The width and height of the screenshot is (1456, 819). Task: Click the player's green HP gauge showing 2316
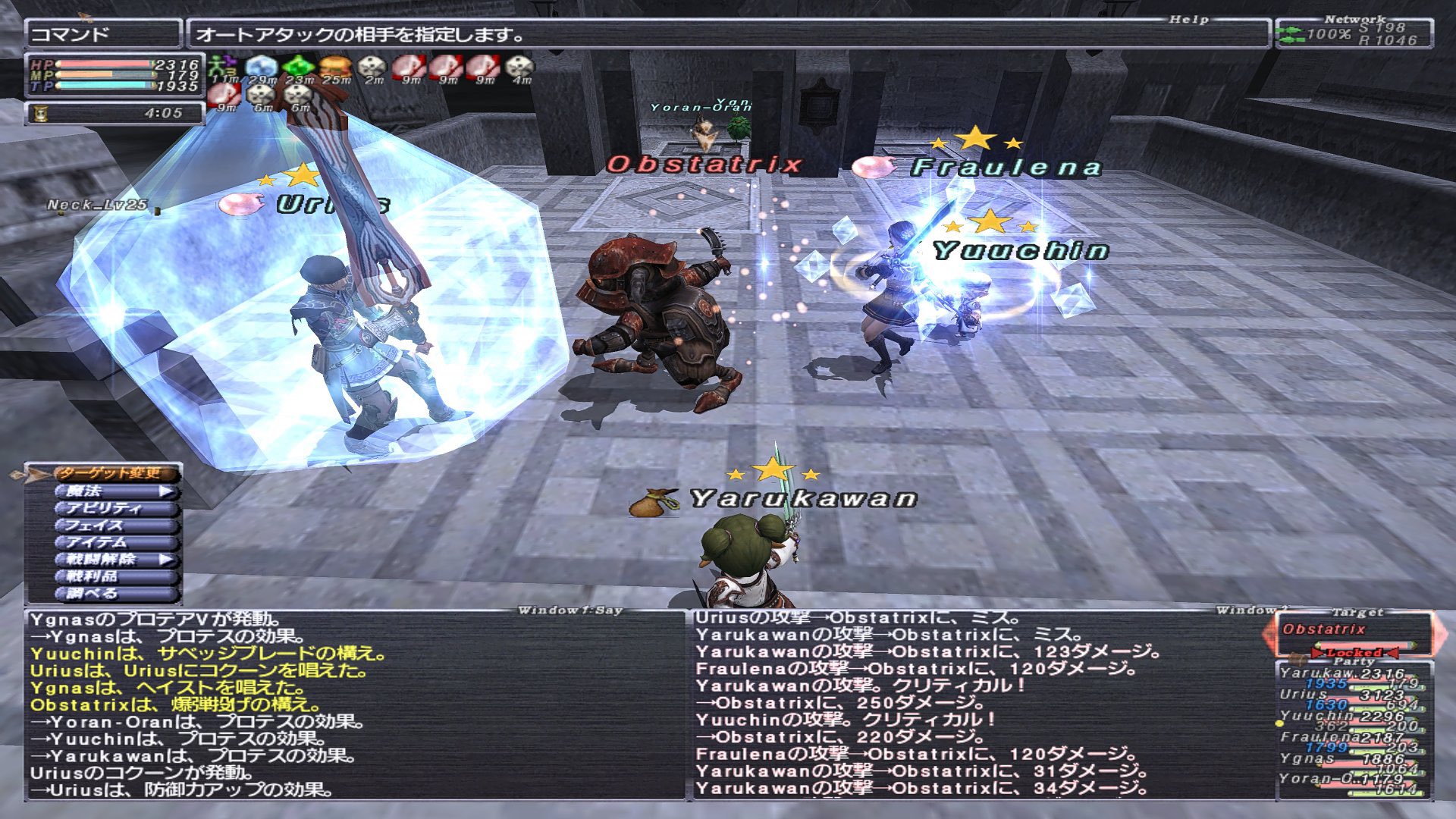(x=106, y=65)
